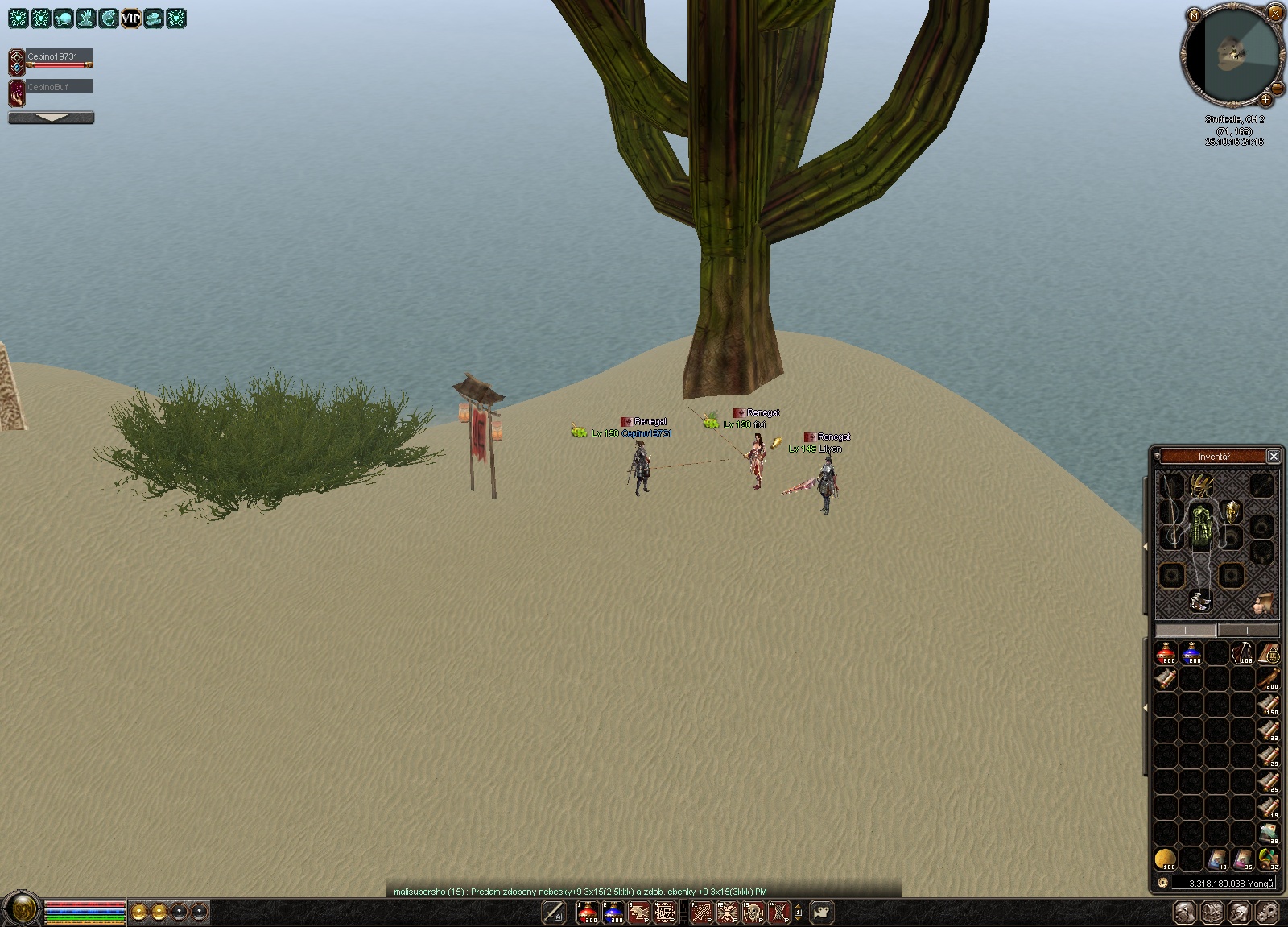Open the gear settings button

1268,913
